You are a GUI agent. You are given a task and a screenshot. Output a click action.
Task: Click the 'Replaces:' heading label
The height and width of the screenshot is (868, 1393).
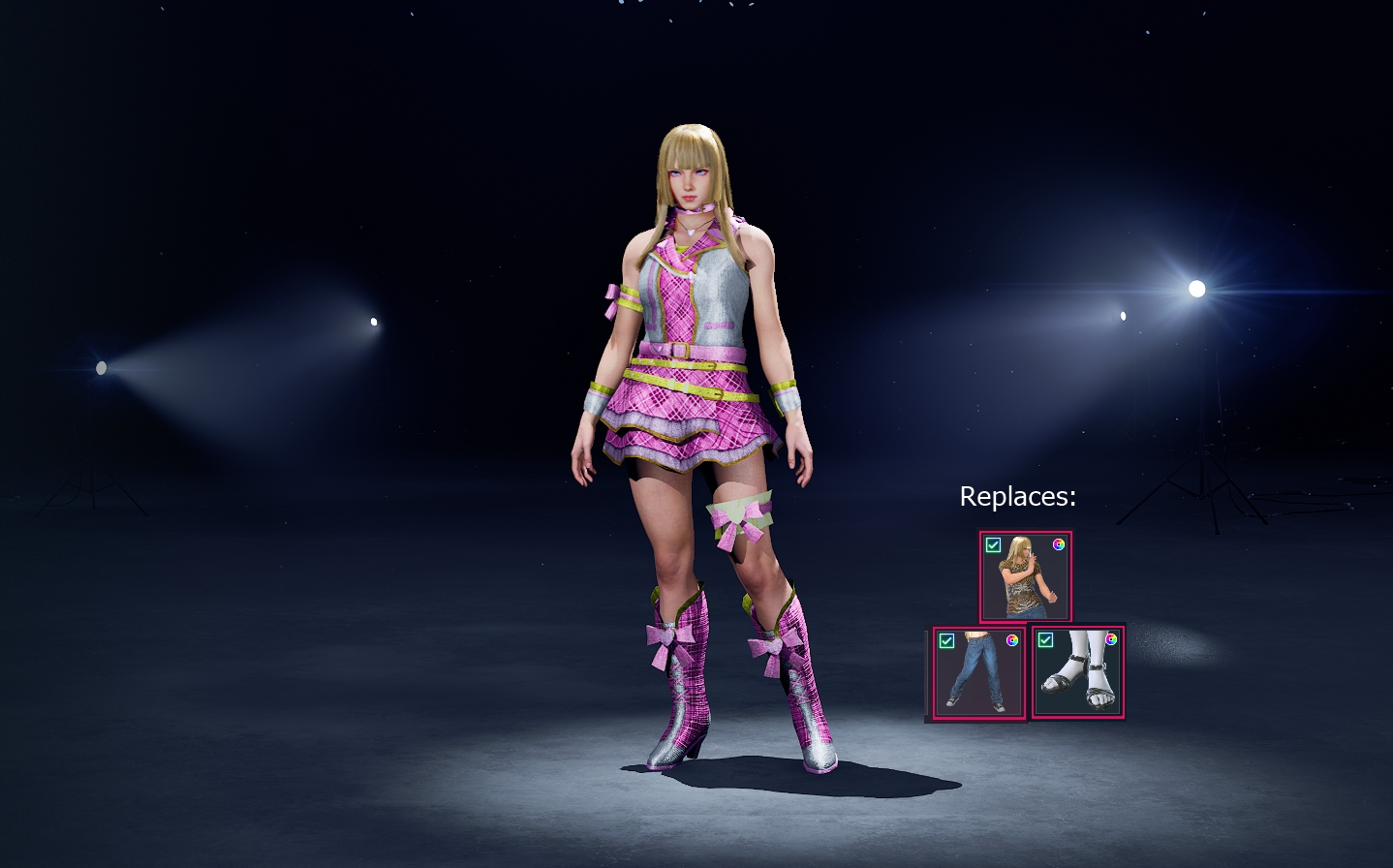coord(1015,497)
